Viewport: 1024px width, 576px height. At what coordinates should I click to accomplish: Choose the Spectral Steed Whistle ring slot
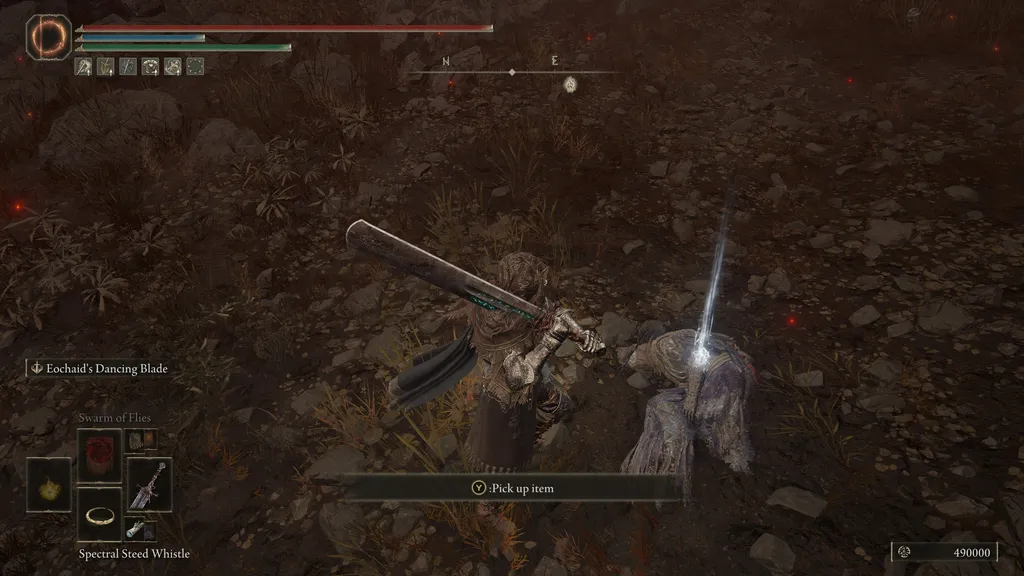click(x=99, y=514)
